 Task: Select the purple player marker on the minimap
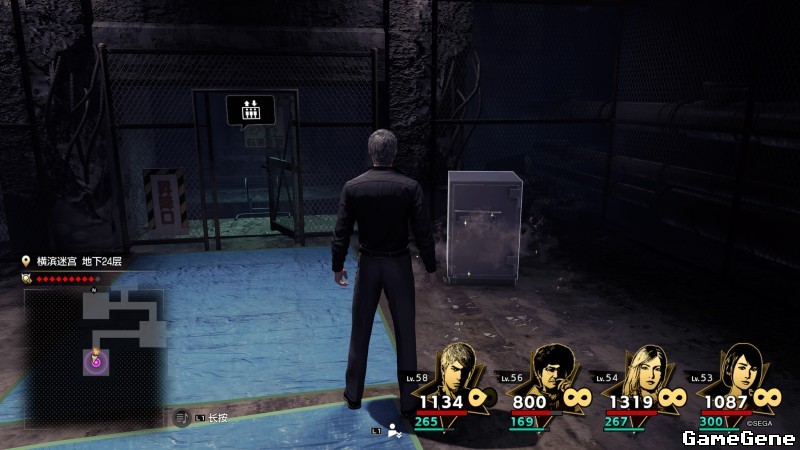click(96, 362)
